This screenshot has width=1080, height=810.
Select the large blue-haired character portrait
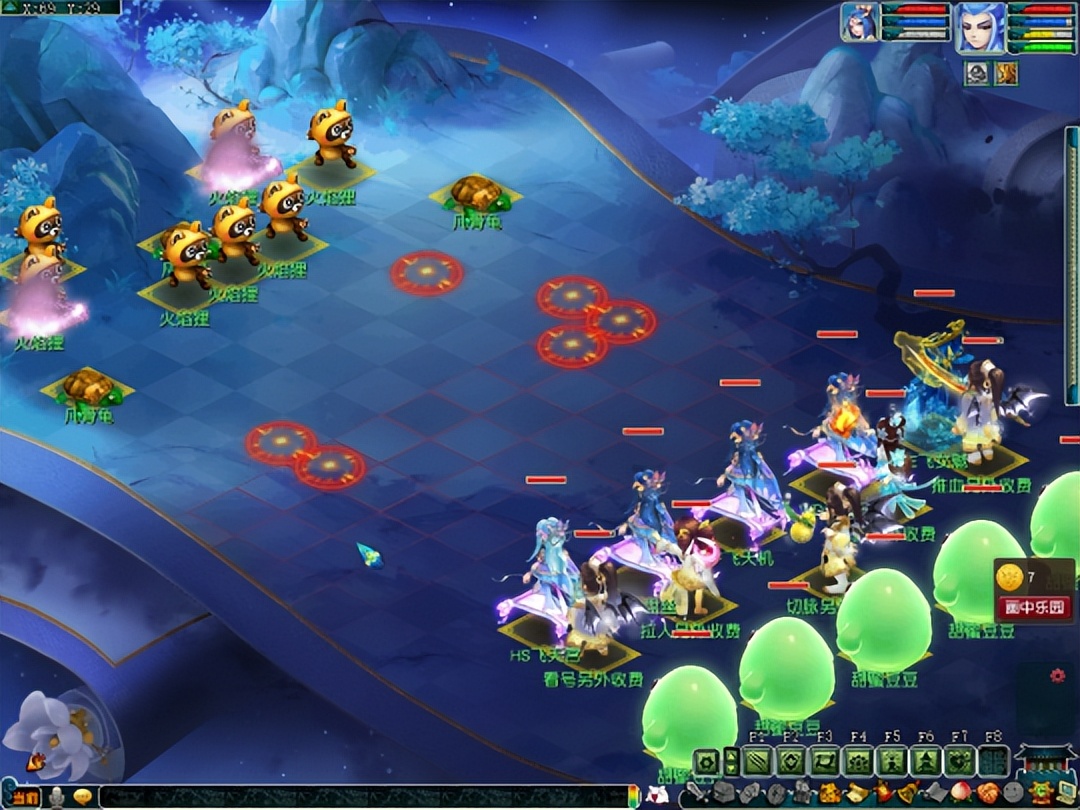pyautogui.click(x=979, y=28)
